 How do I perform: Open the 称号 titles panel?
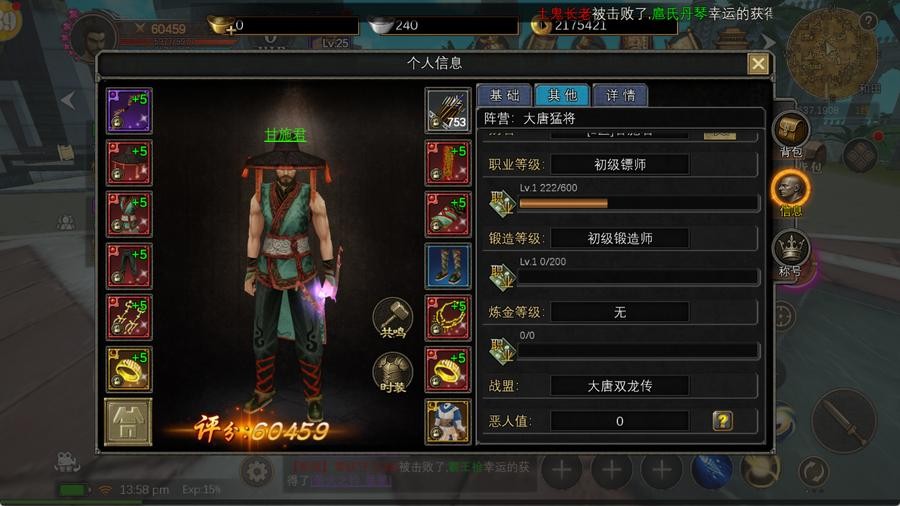(791, 251)
